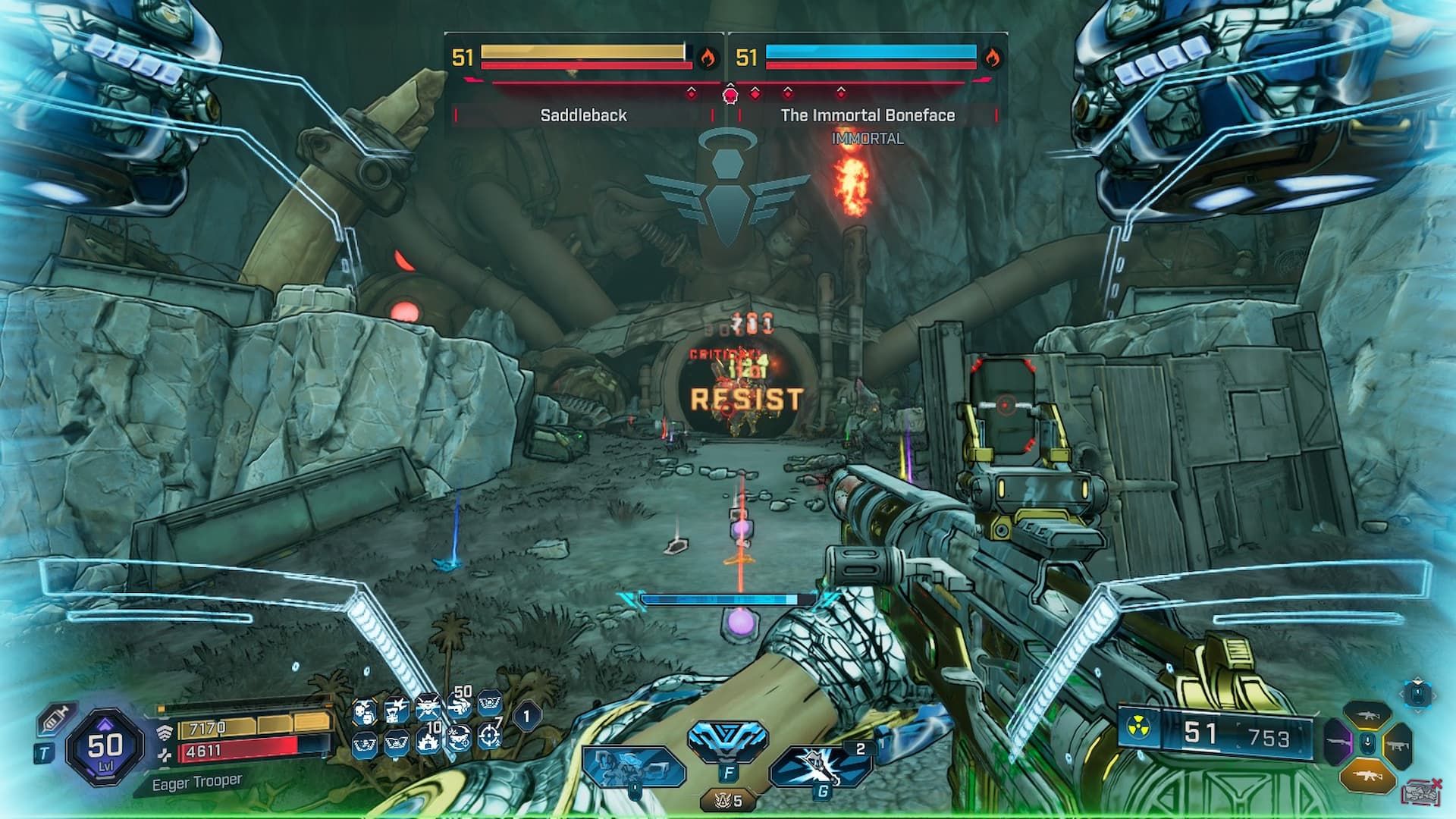
Task: Select the top weapon slot in the wheel
Action: click(1367, 714)
